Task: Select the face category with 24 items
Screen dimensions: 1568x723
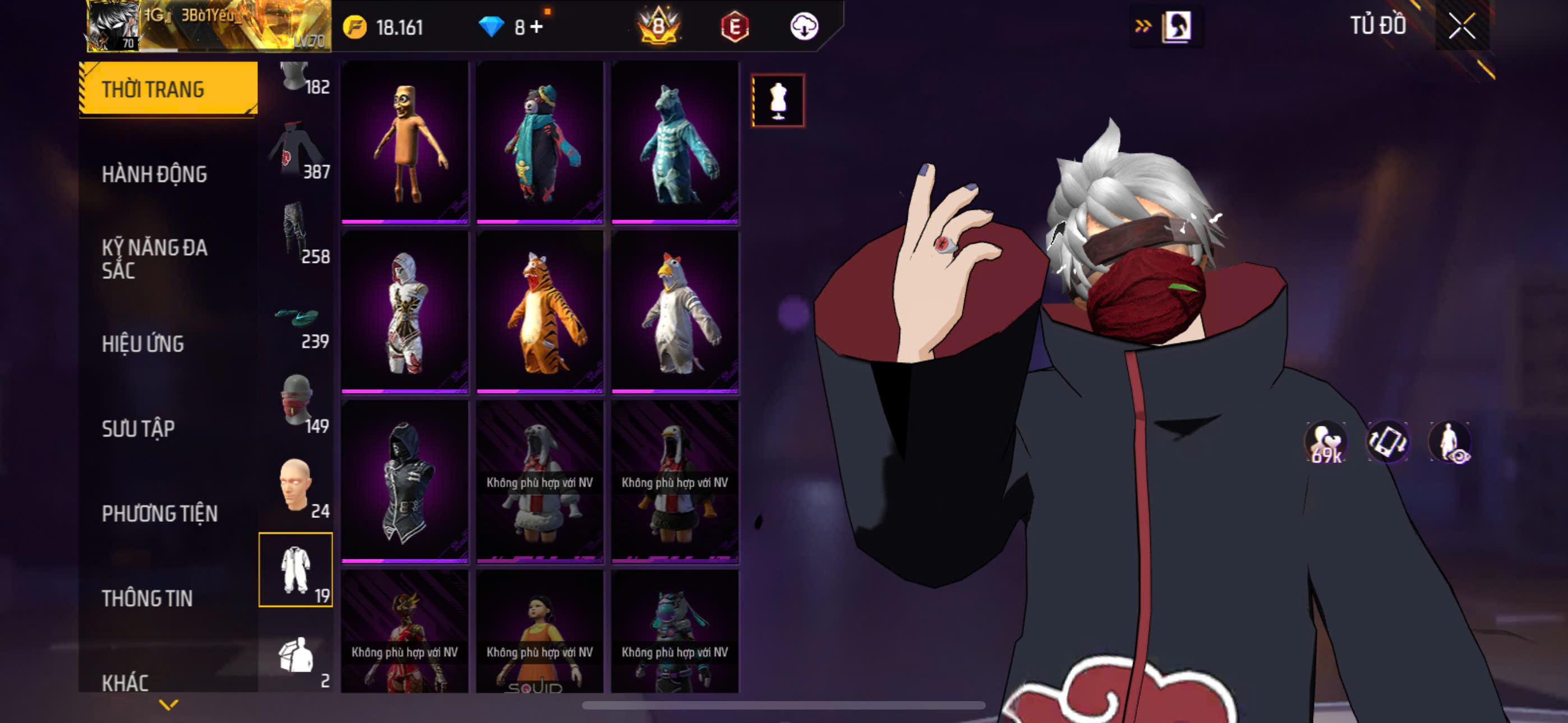Action: [x=297, y=487]
